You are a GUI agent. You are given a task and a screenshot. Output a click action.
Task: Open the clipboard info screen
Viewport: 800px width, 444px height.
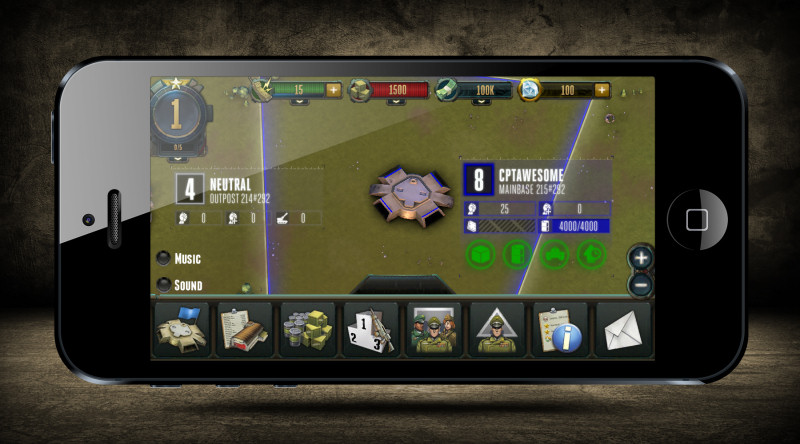coord(559,329)
